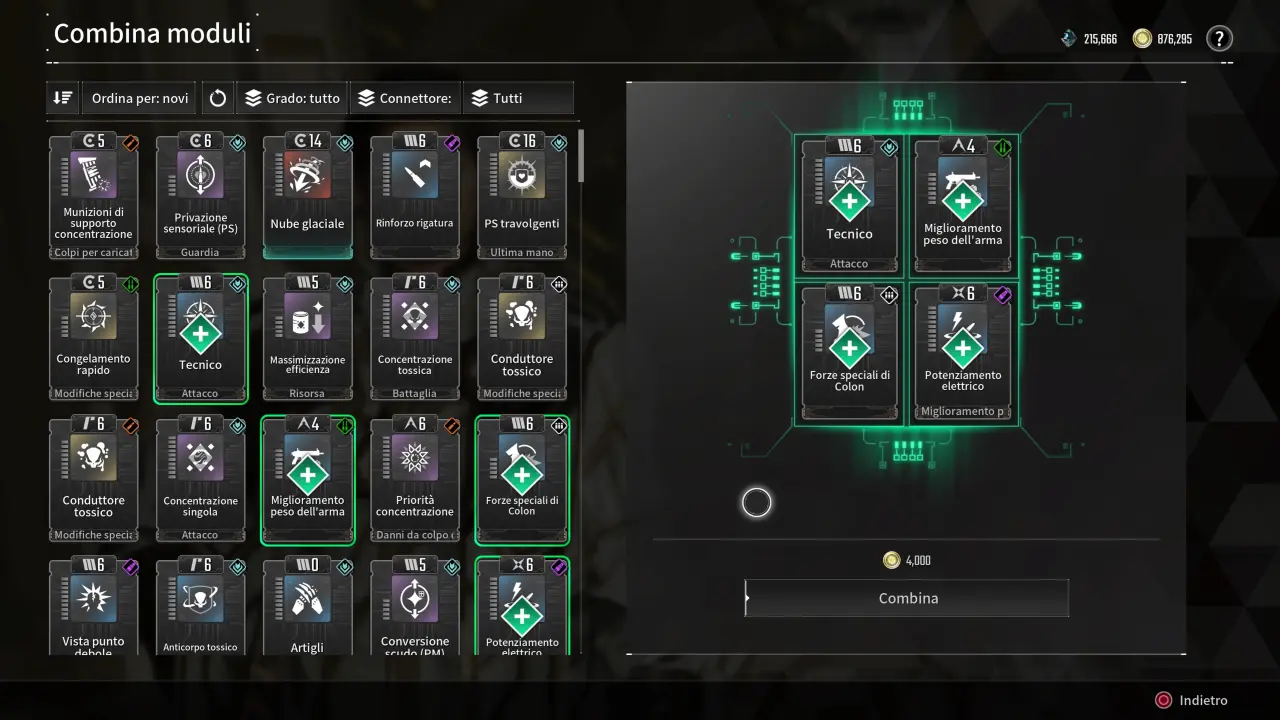Open the 'Grado: tutto' filter
This screenshot has width=1280, height=720.
[292, 98]
